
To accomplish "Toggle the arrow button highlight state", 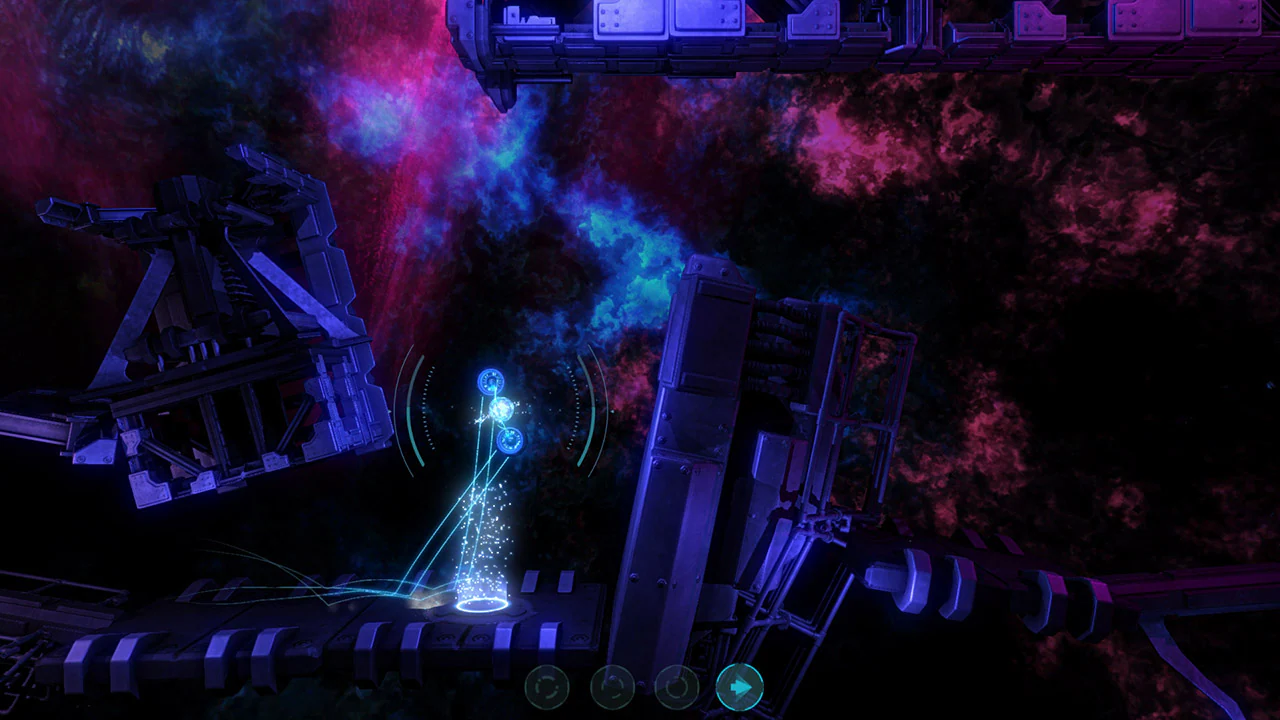I will click(740, 686).
